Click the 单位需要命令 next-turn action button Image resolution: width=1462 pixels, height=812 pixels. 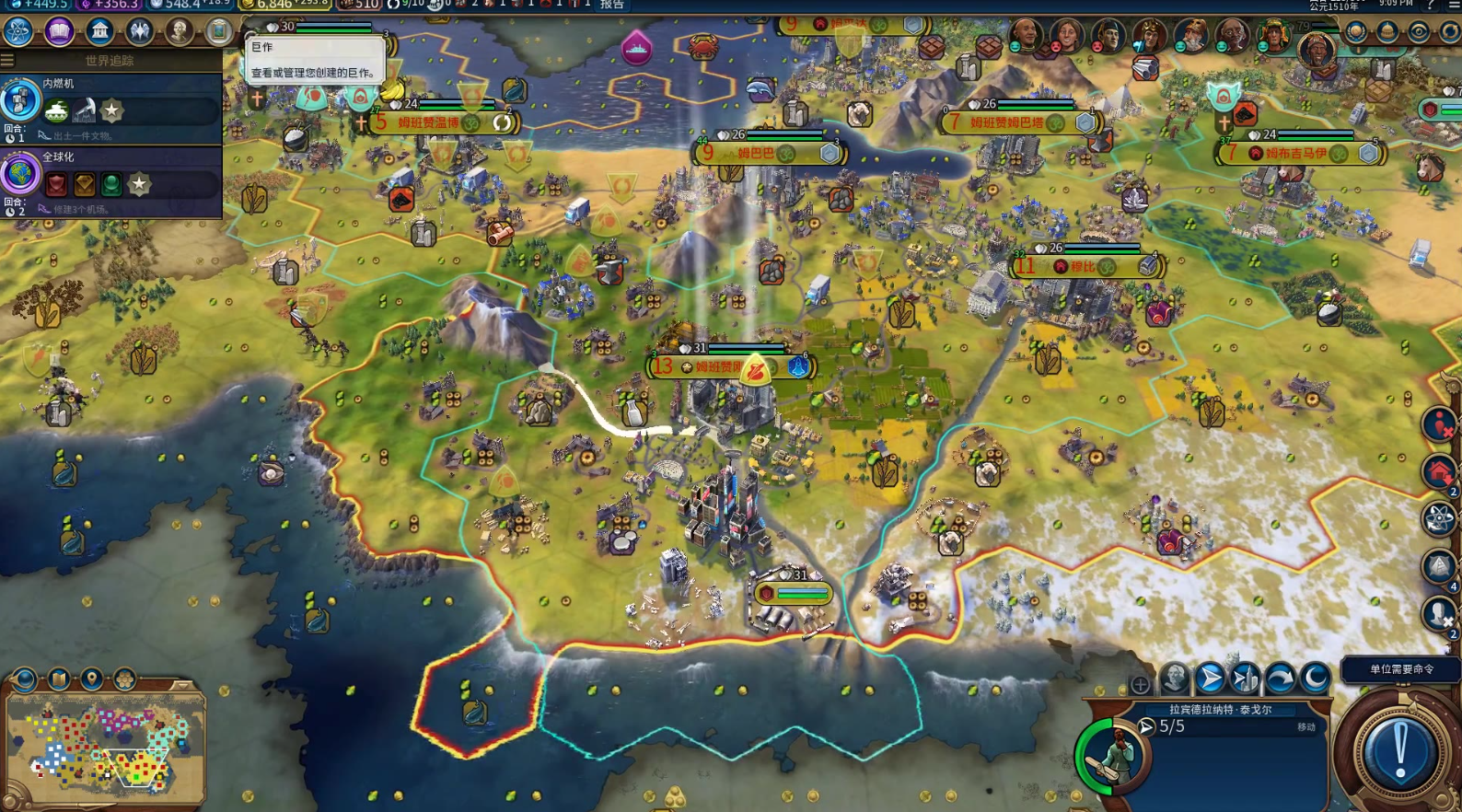1400,751
